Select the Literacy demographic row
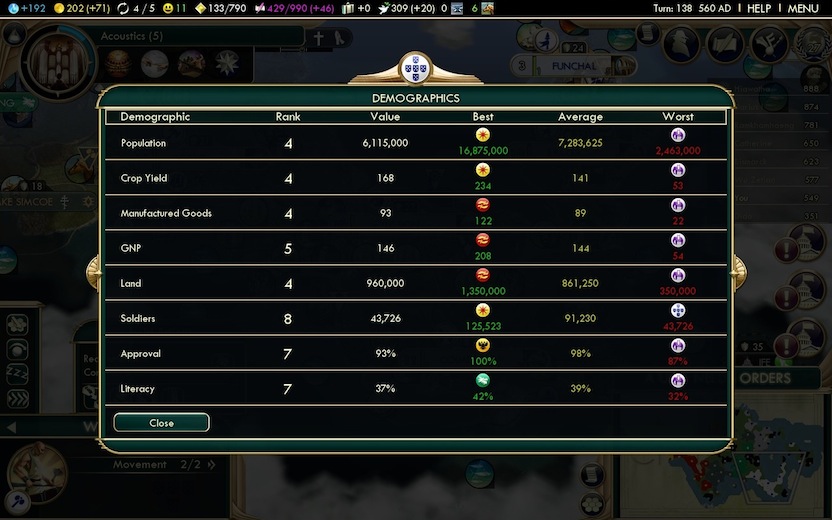832x520 pixels. click(415, 388)
